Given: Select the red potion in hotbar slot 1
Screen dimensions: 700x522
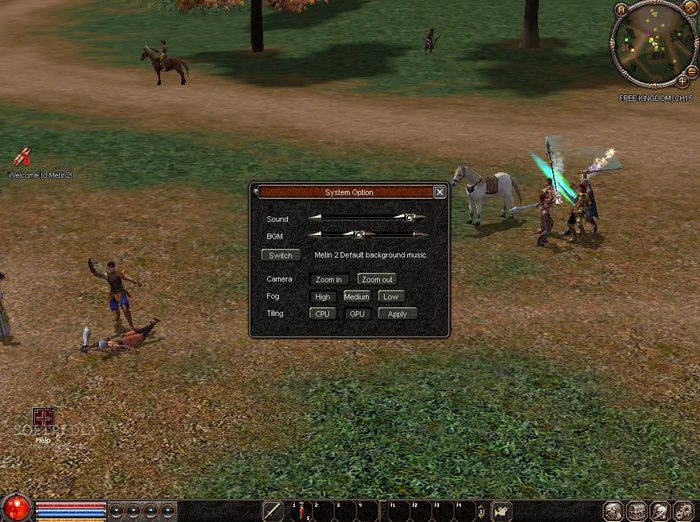Looking at the screenshot, I should 302,511.
